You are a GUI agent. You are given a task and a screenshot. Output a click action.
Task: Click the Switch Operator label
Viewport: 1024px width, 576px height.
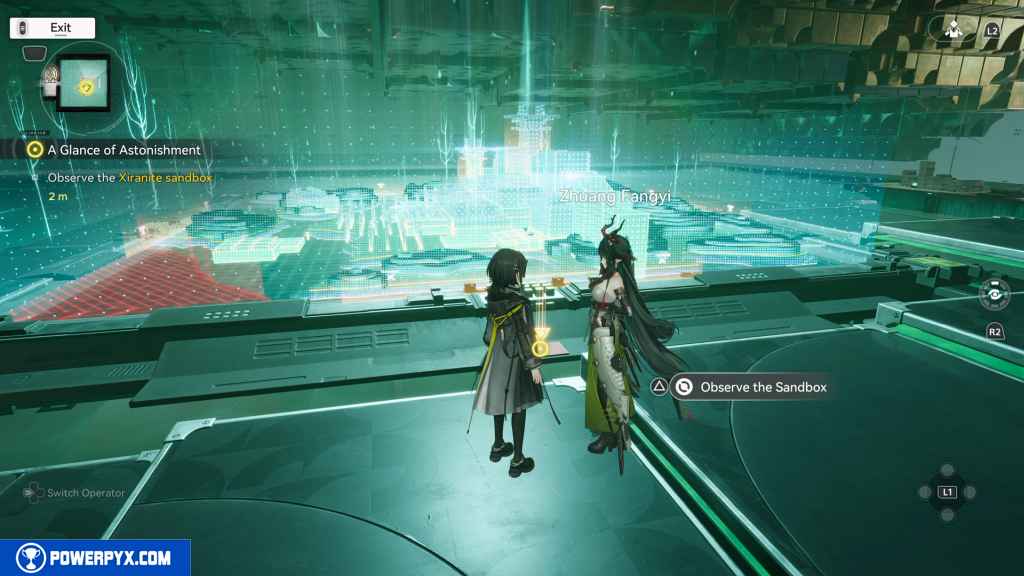(86, 493)
